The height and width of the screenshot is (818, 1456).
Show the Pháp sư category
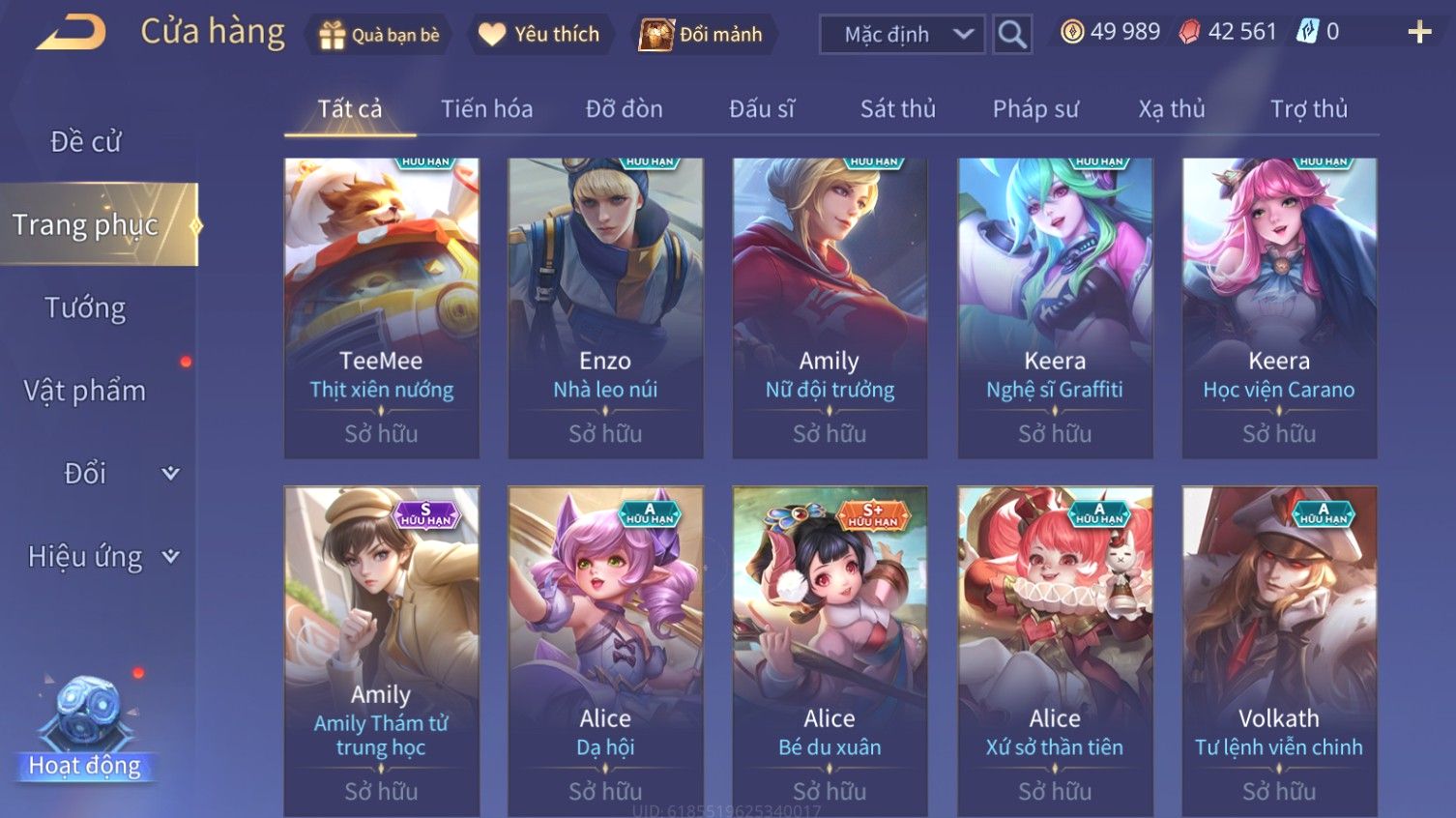click(x=1034, y=109)
